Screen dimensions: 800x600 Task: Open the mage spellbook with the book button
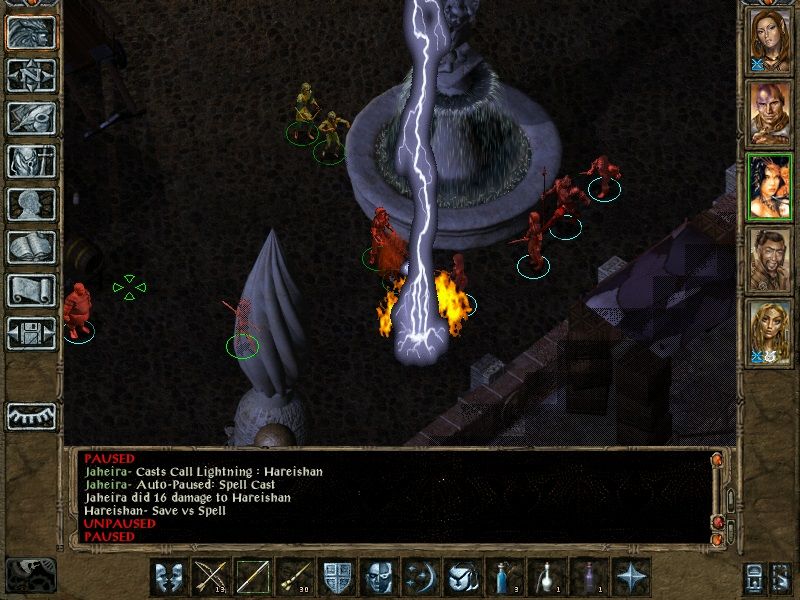pos(32,247)
